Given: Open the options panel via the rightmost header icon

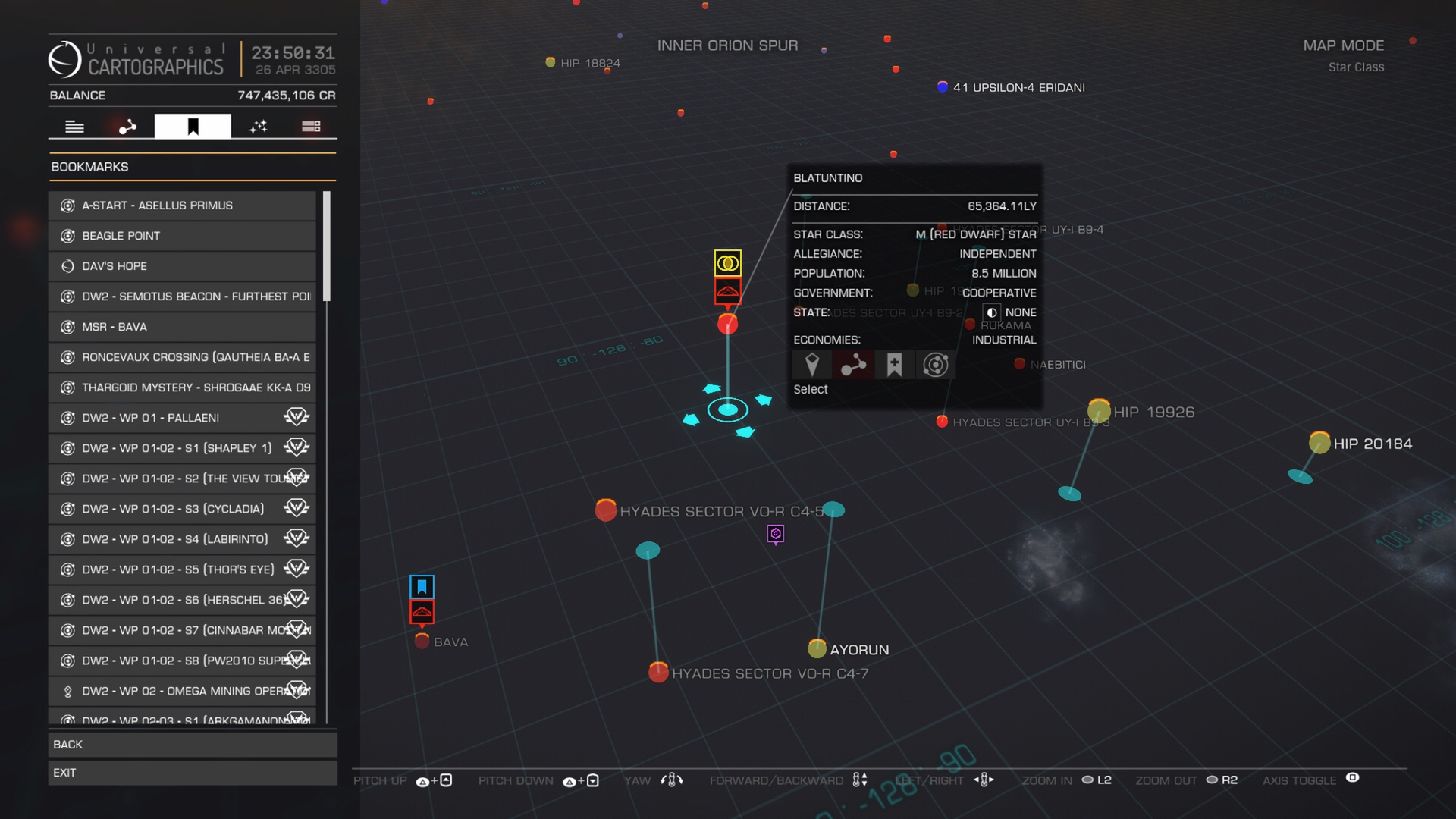Looking at the screenshot, I should [311, 126].
